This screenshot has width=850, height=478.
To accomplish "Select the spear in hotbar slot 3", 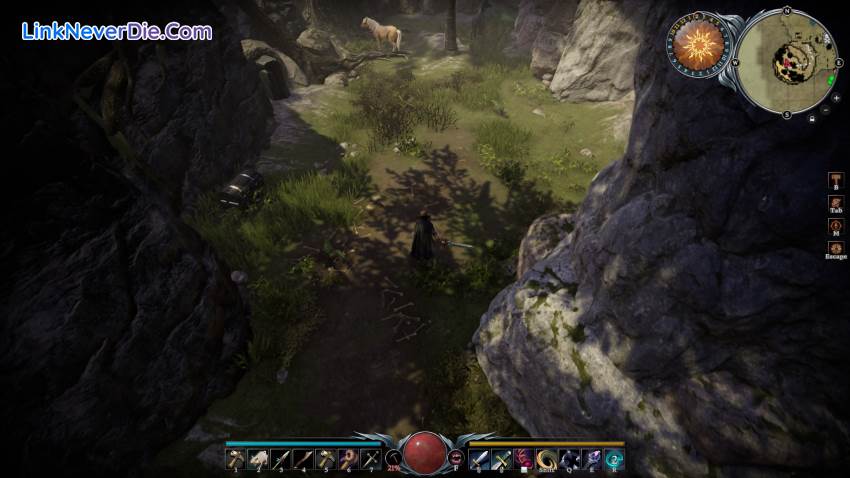I will (280, 459).
